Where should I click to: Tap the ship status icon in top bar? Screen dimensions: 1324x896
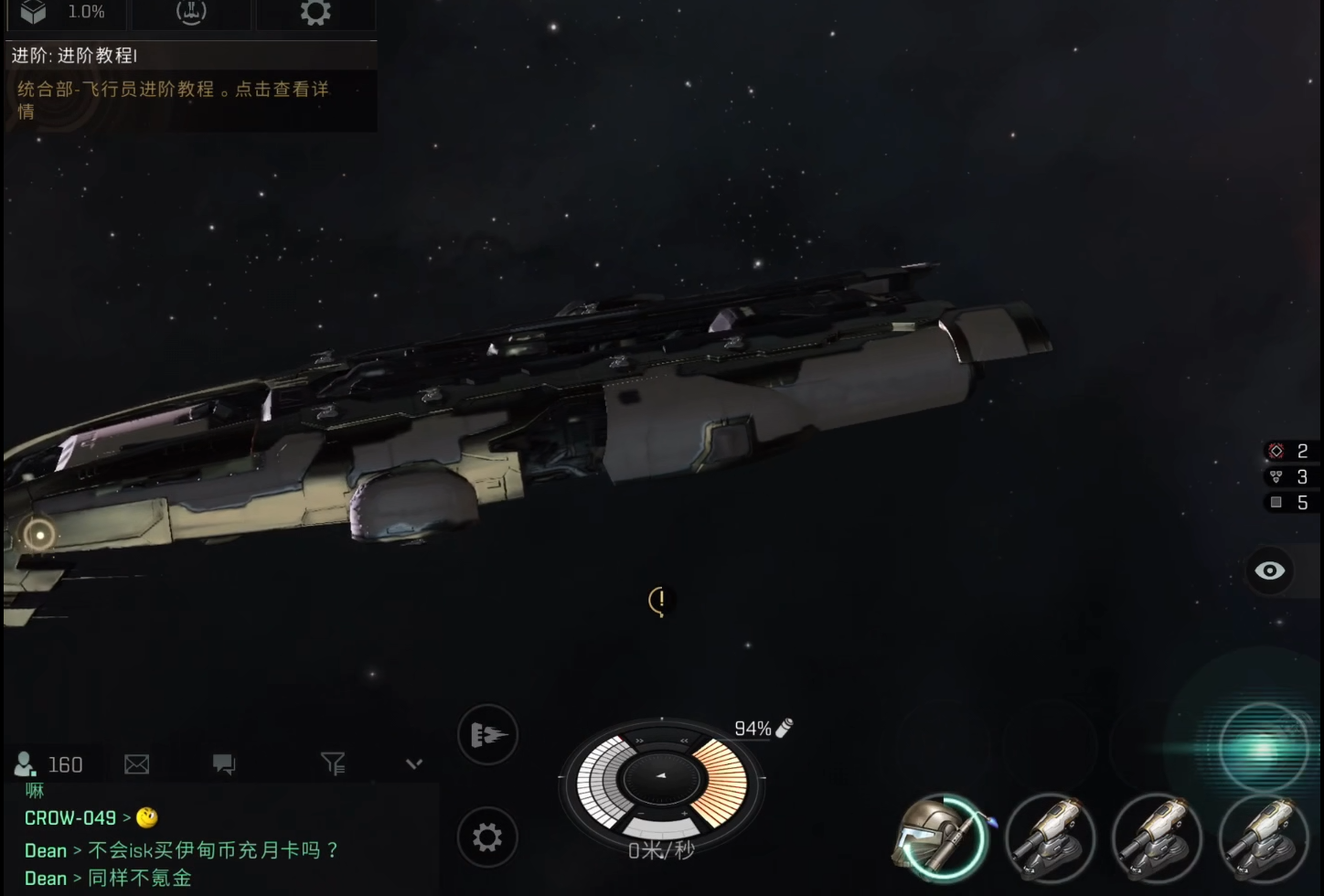coord(191,12)
